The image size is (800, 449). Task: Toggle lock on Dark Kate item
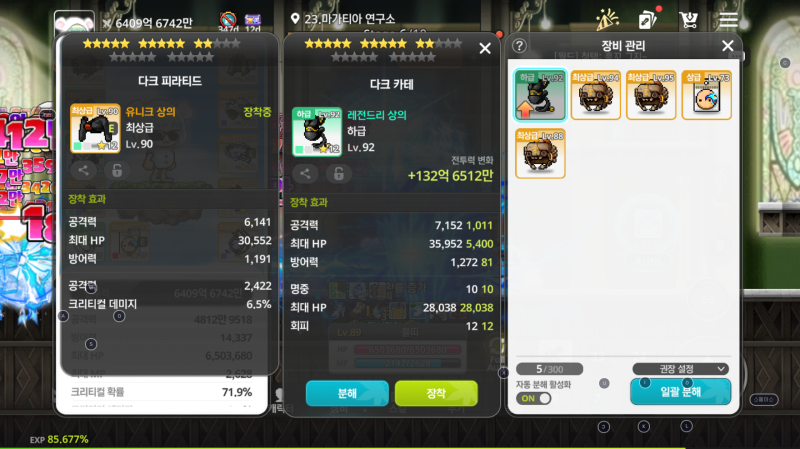340,173
